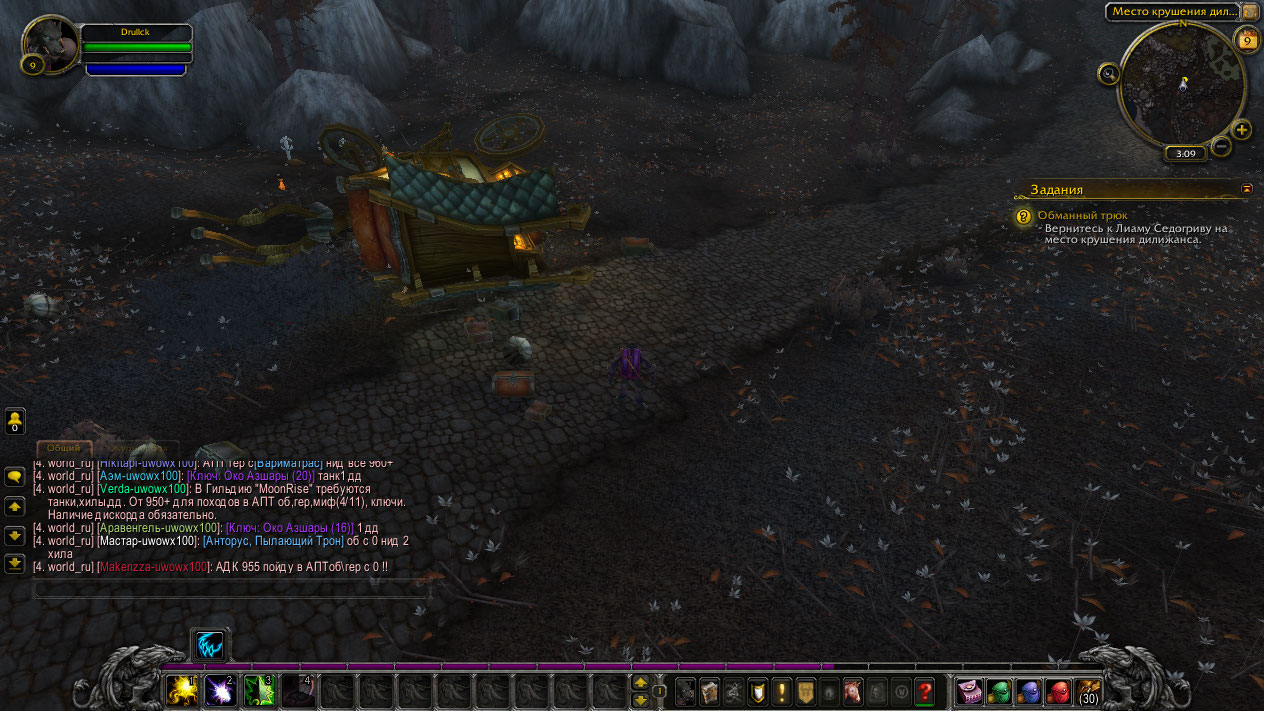Zoom in the minimap with plus button
Image resolution: width=1264 pixels, height=711 pixels.
click(1242, 130)
